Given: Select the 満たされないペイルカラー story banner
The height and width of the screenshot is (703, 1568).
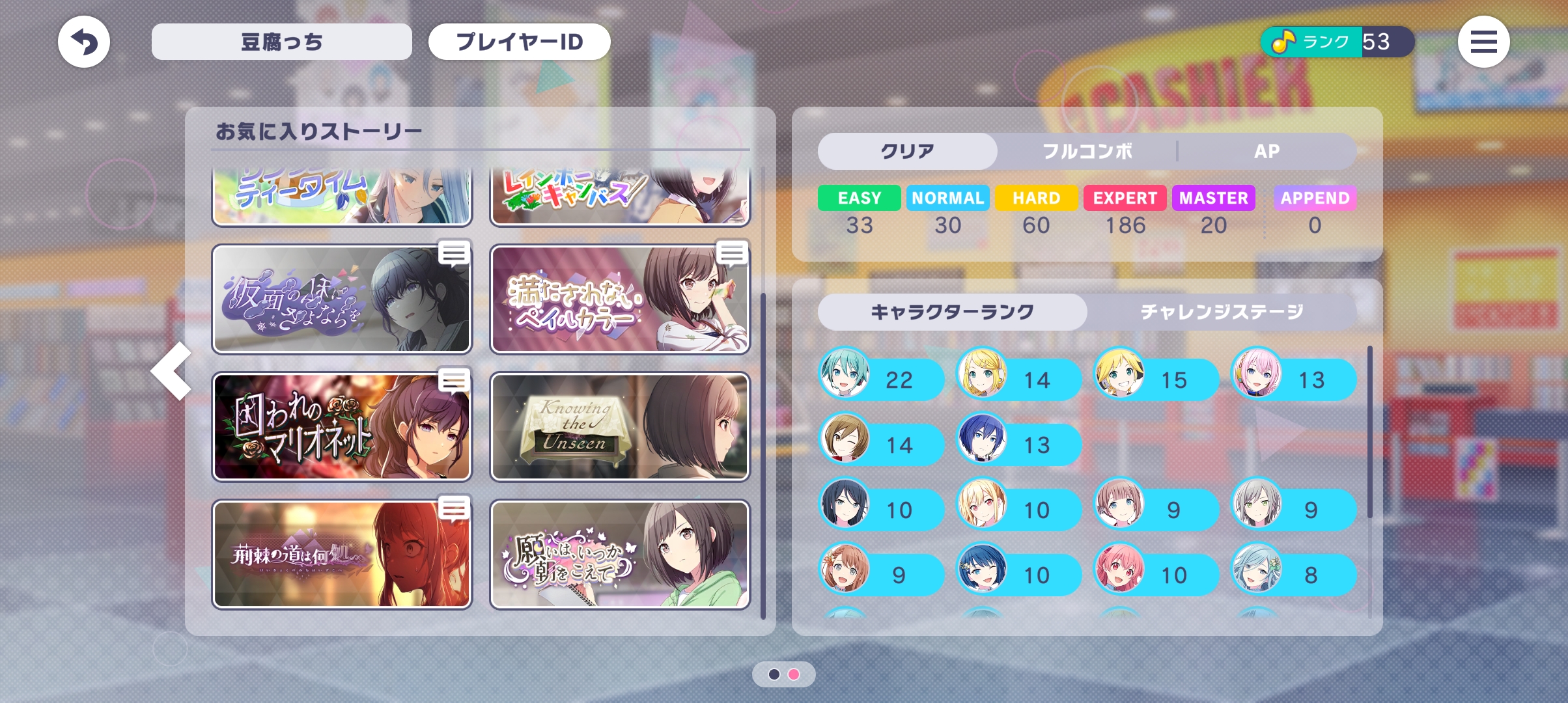Looking at the screenshot, I should pyautogui.click(x=619, y=299).
